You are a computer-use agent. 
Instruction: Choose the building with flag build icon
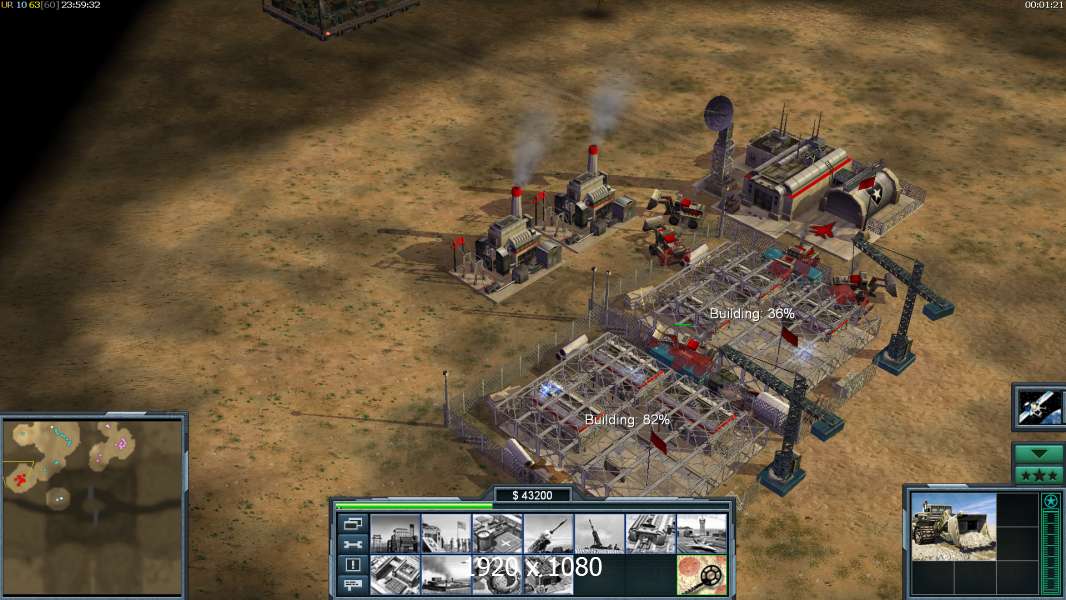pyautogui.click(x=446, y=534)
